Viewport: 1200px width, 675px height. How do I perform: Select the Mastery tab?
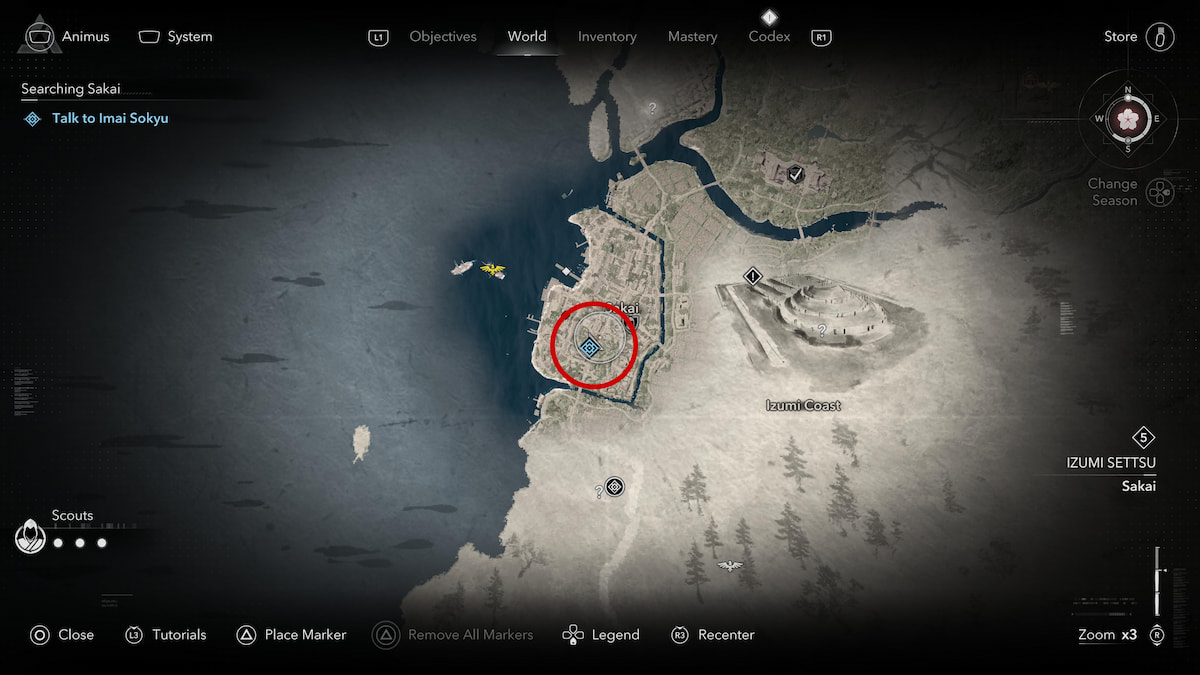point(693,37)
